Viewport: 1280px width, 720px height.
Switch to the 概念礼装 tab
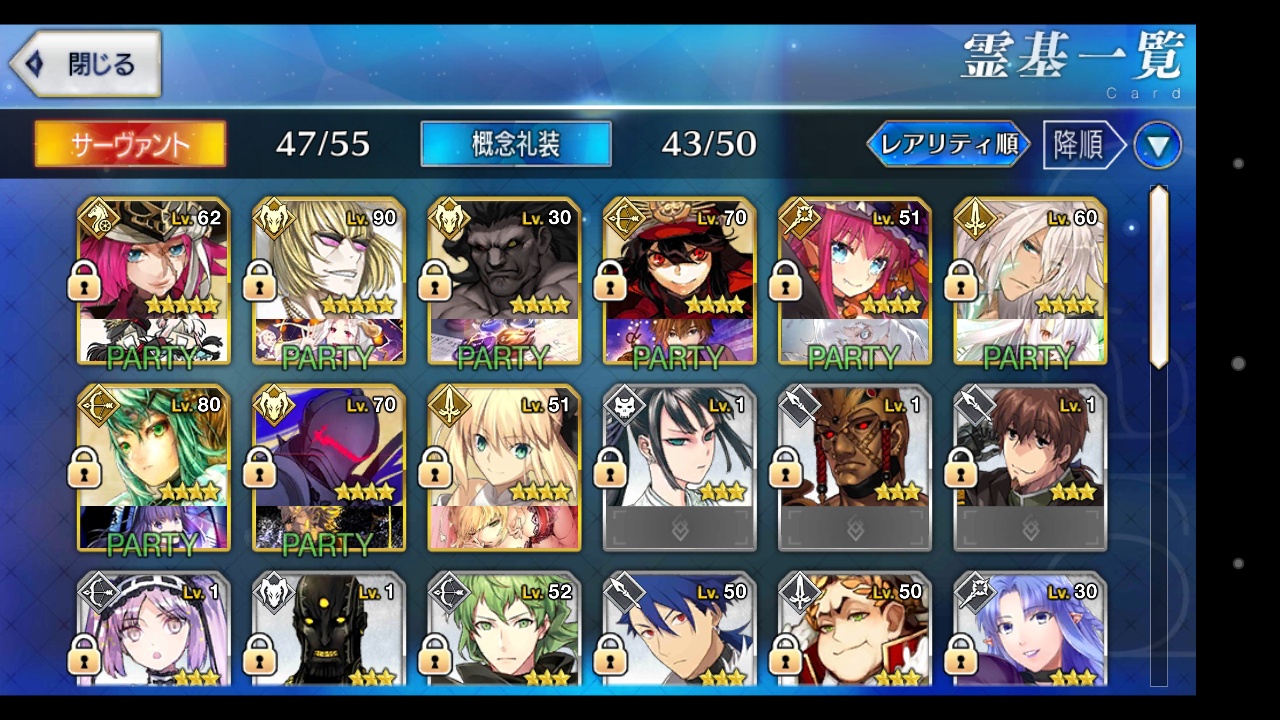pos(515,144)
